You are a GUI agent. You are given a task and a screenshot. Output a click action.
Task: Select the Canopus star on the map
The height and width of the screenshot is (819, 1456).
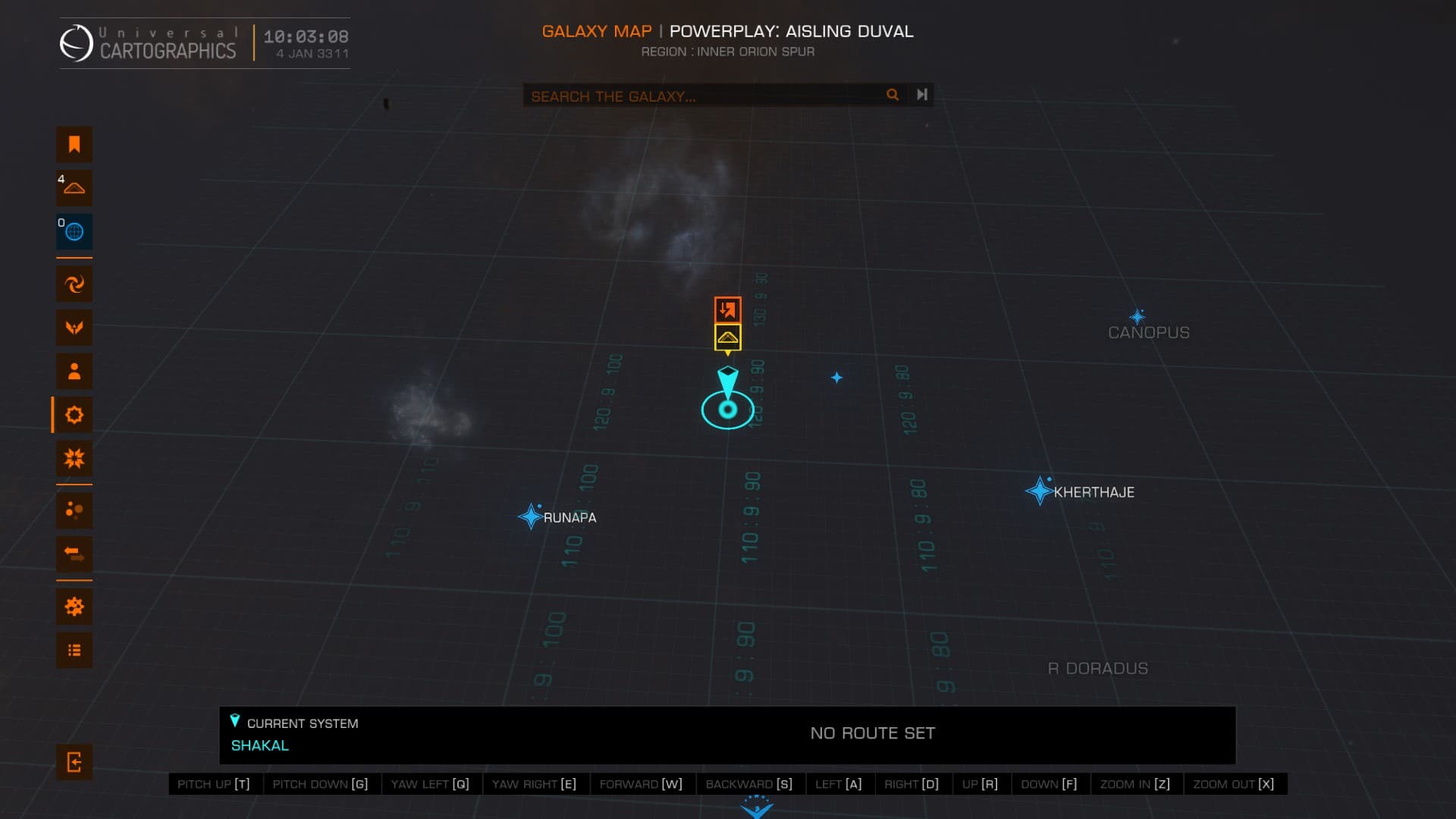[1137, 317]
